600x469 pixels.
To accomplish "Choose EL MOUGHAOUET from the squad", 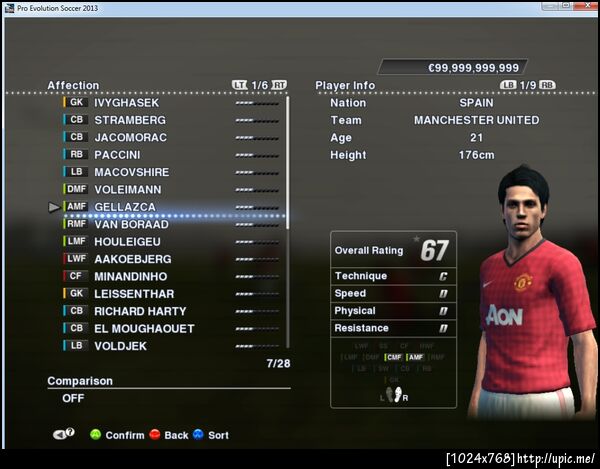I will [x=144, y=328].
